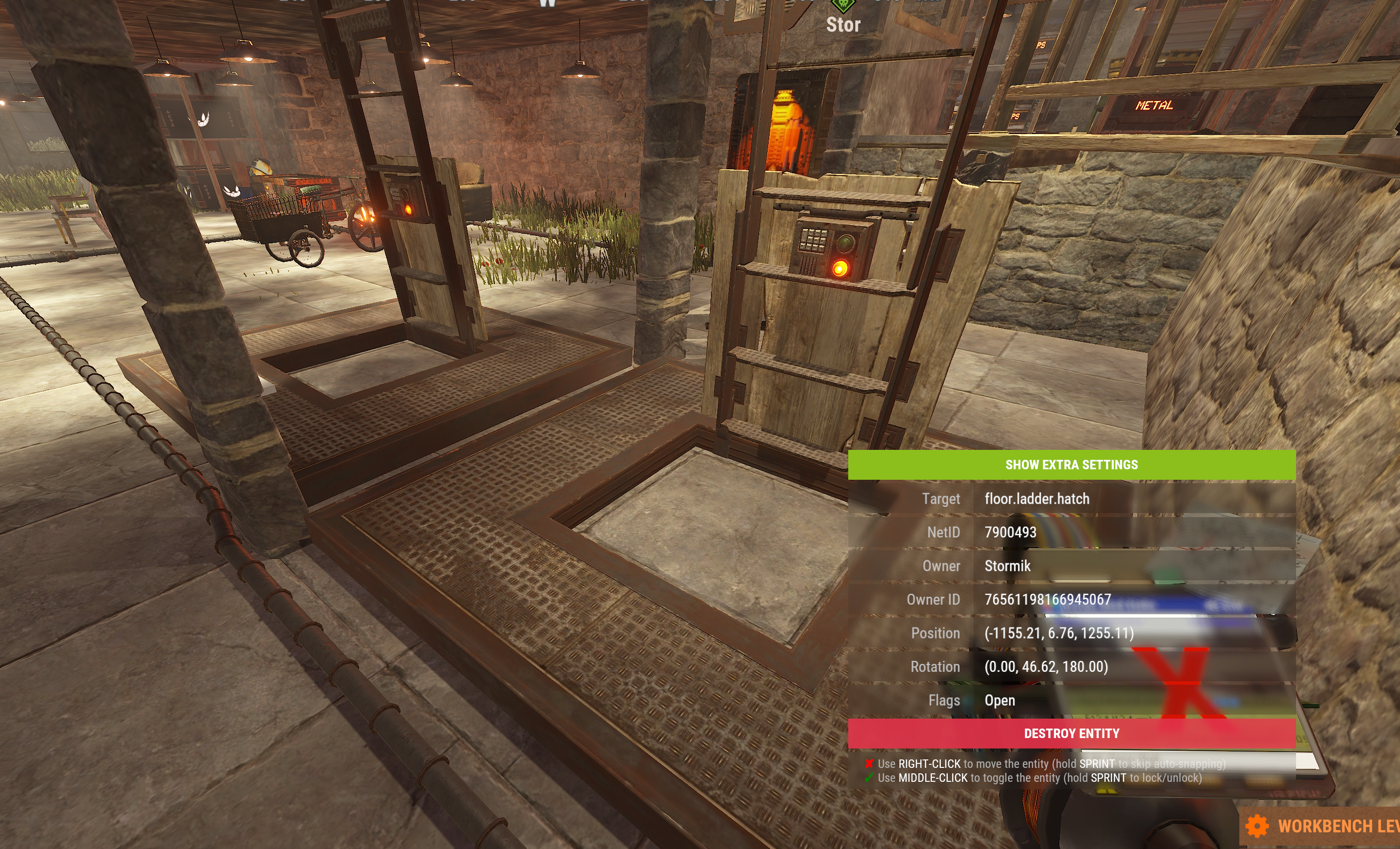Click the Position coordinates field

(1059, 633)
